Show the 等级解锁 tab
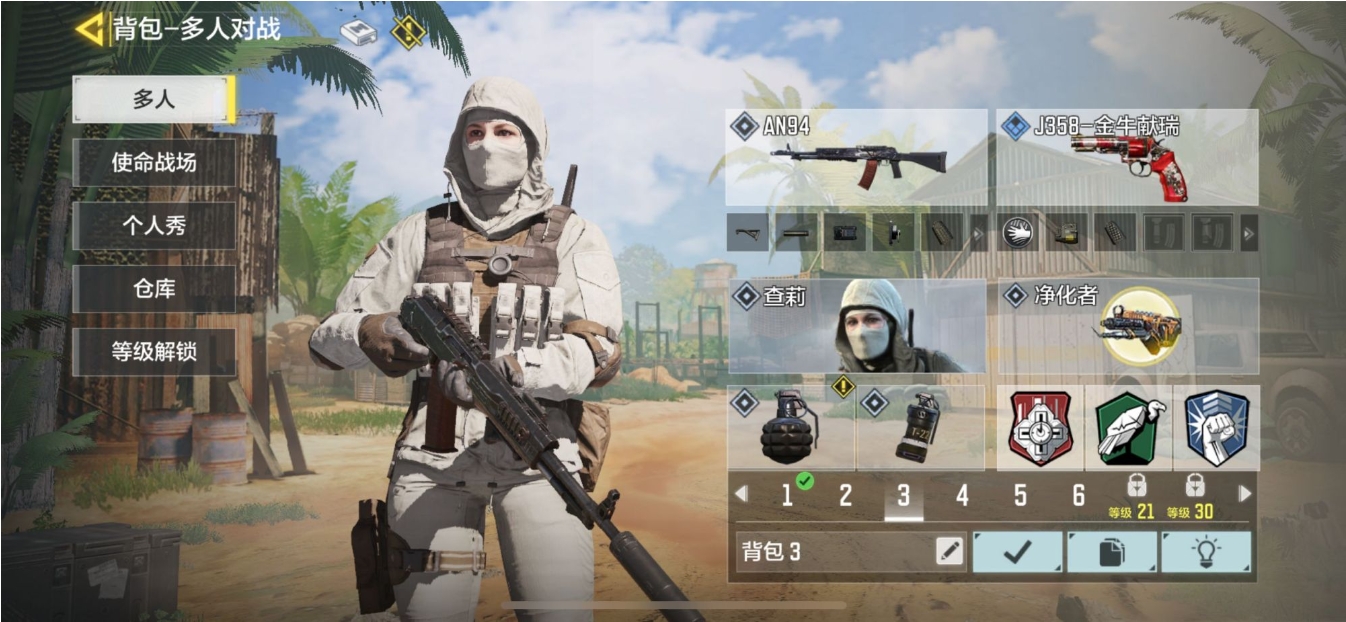This screenshot has height=622, width=1346. click(153, 352)
